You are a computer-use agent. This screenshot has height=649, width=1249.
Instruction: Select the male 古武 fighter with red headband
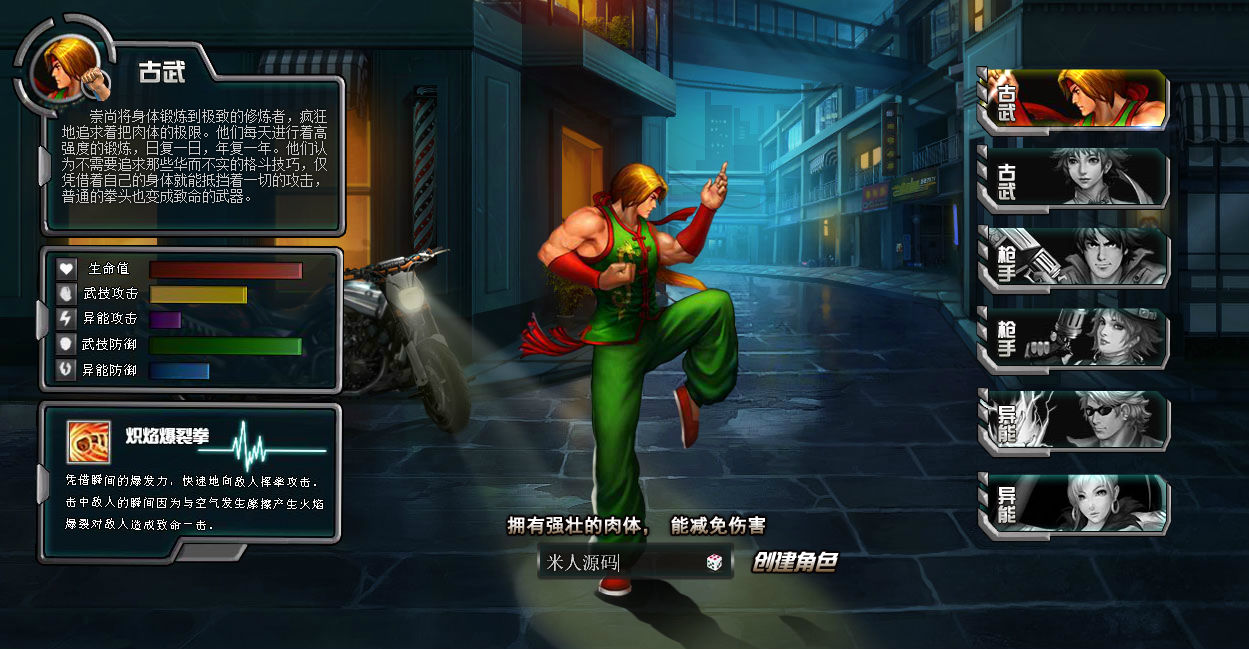tap(1073, 98)
